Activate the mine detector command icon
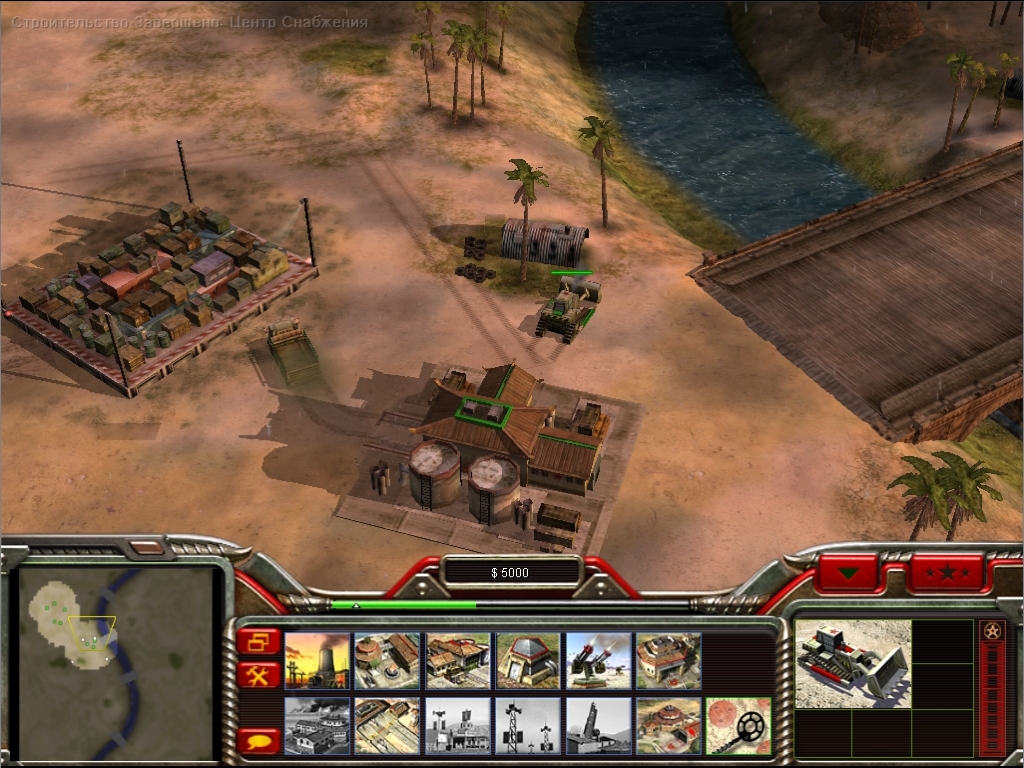Screen dimensions: 1024x768 738,725
